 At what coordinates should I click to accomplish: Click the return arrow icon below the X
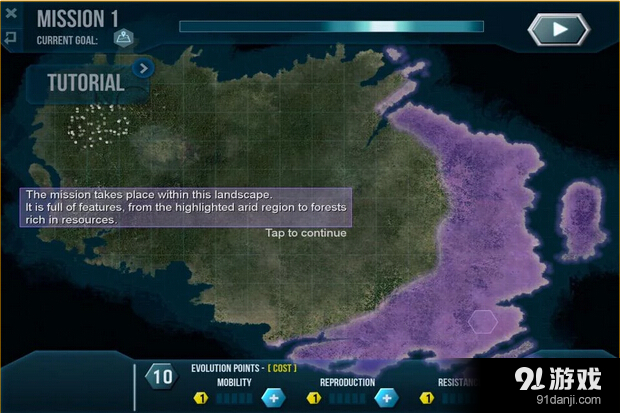(11, 38)
